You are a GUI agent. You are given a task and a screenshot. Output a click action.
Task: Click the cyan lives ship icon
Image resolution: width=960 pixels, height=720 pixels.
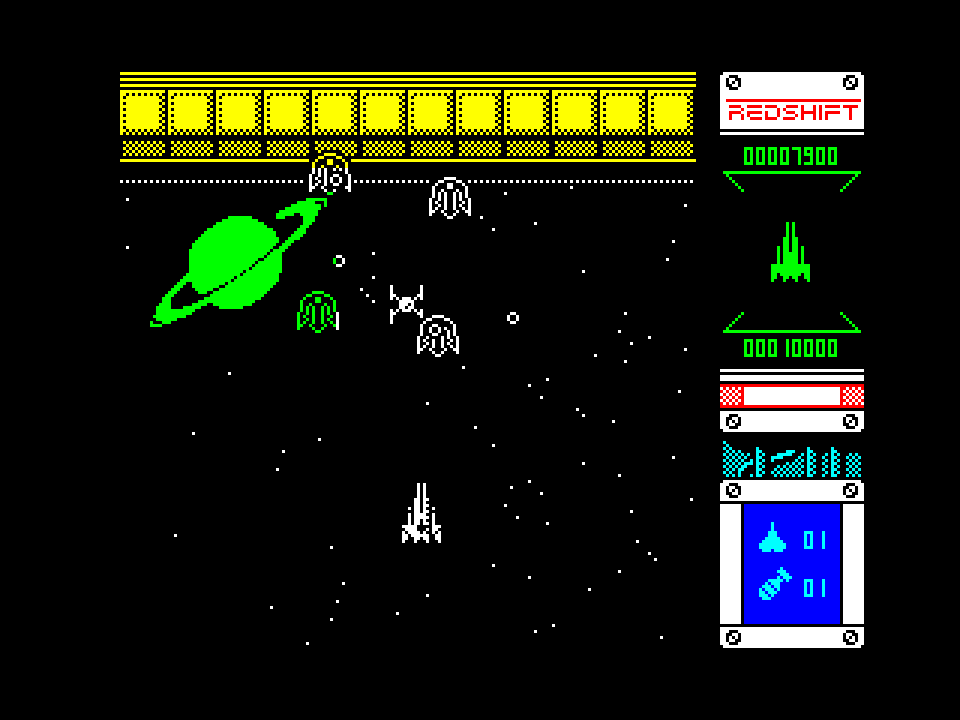point(772,540)
